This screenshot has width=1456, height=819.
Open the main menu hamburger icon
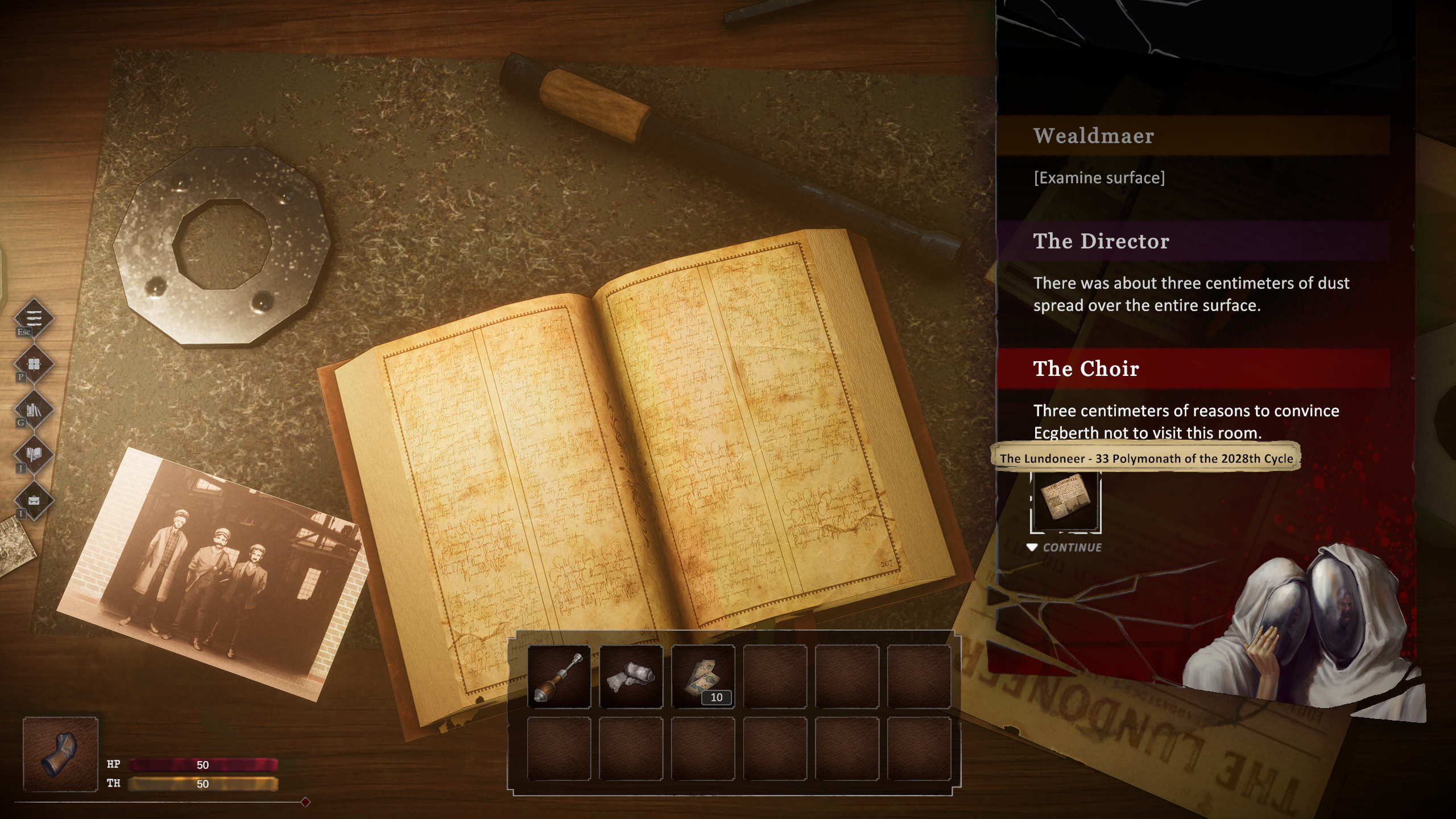34,317
